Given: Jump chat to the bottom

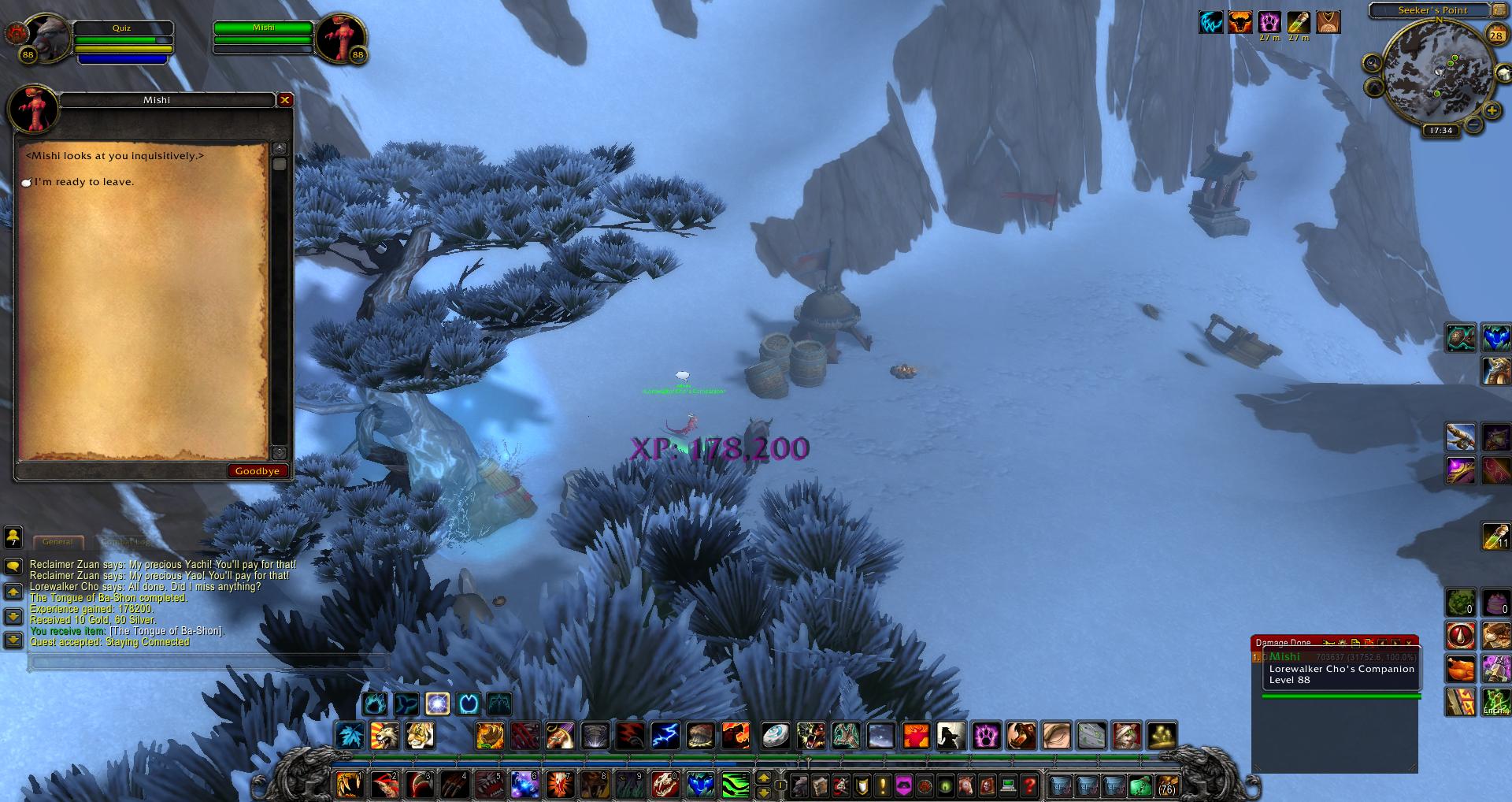Looking at the screenshot, I should pyautogui.click(x=13, y=640).
